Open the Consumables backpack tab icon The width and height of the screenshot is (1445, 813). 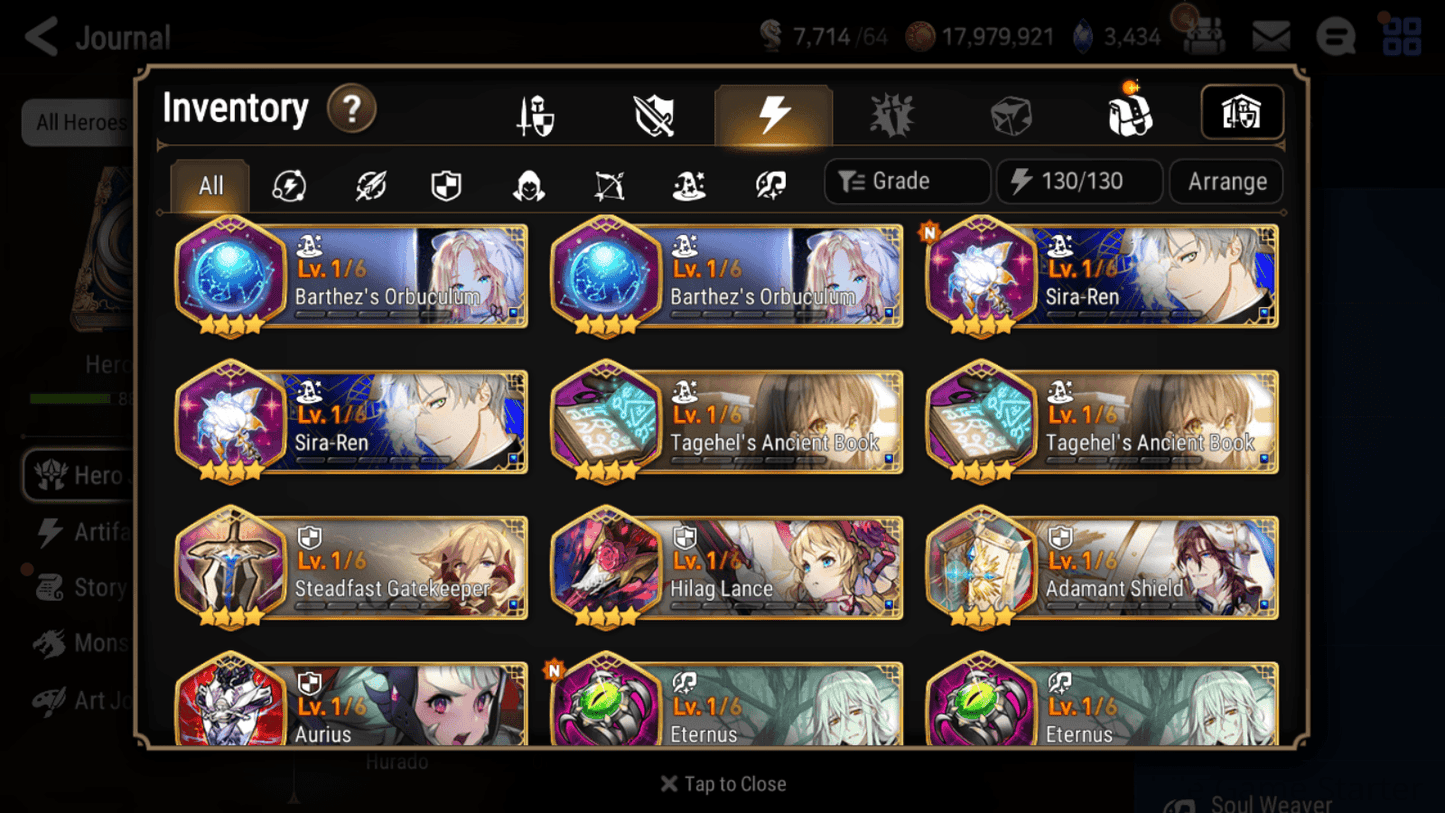1130,113
